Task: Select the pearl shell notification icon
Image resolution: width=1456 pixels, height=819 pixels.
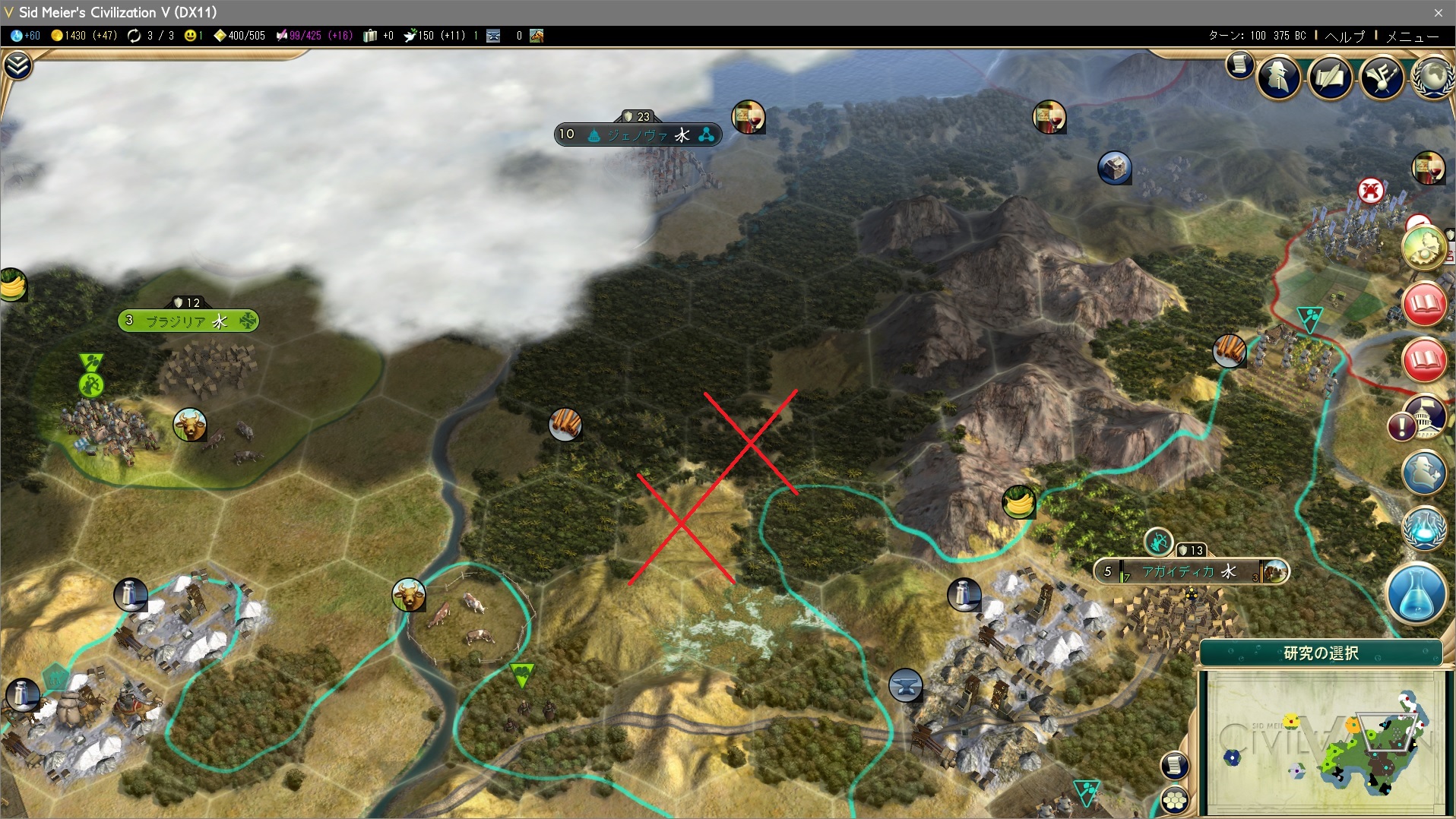Action: click(1424, 247)
